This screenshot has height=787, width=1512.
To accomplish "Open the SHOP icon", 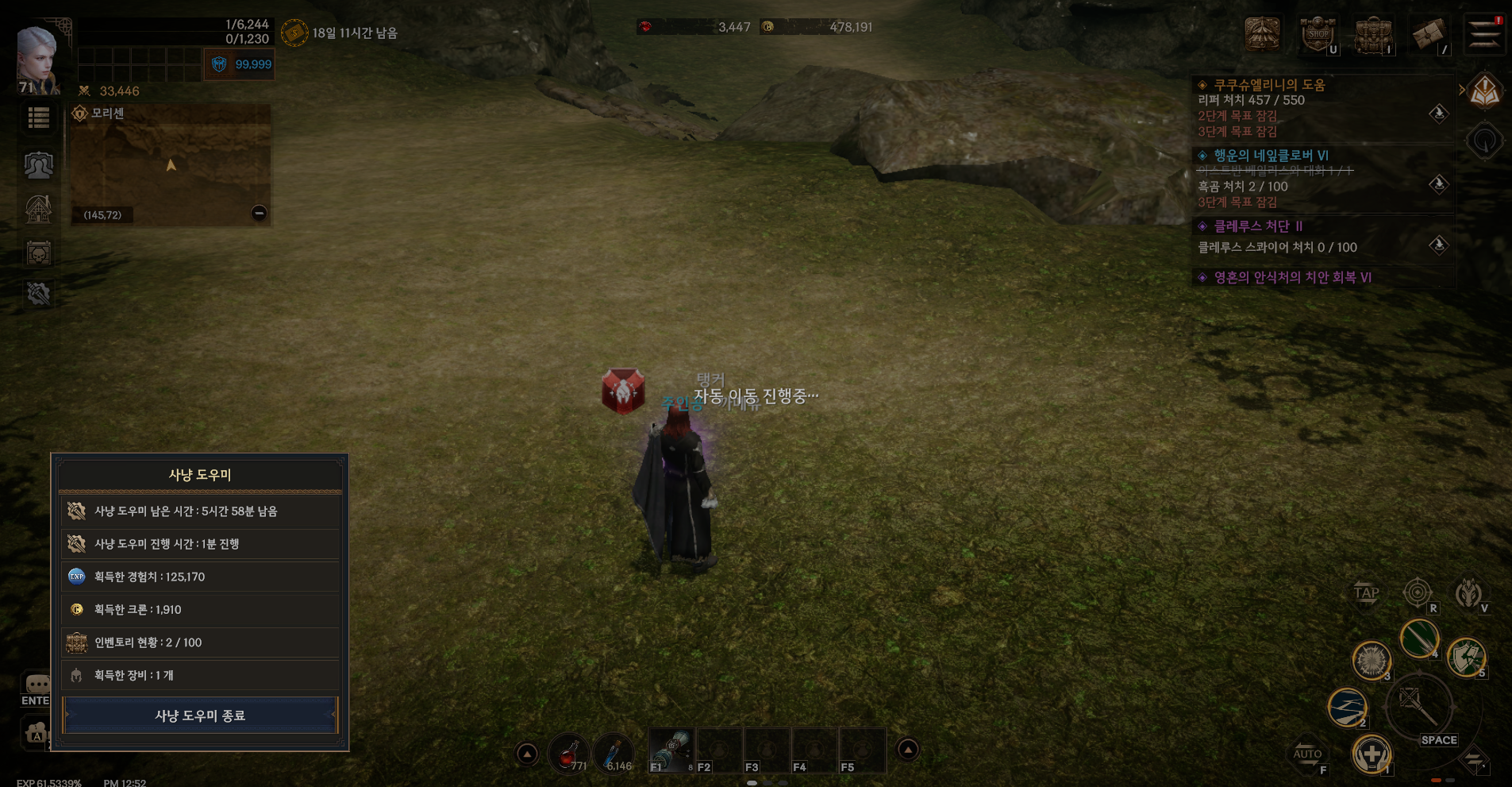I will [x=1318, y=35].
